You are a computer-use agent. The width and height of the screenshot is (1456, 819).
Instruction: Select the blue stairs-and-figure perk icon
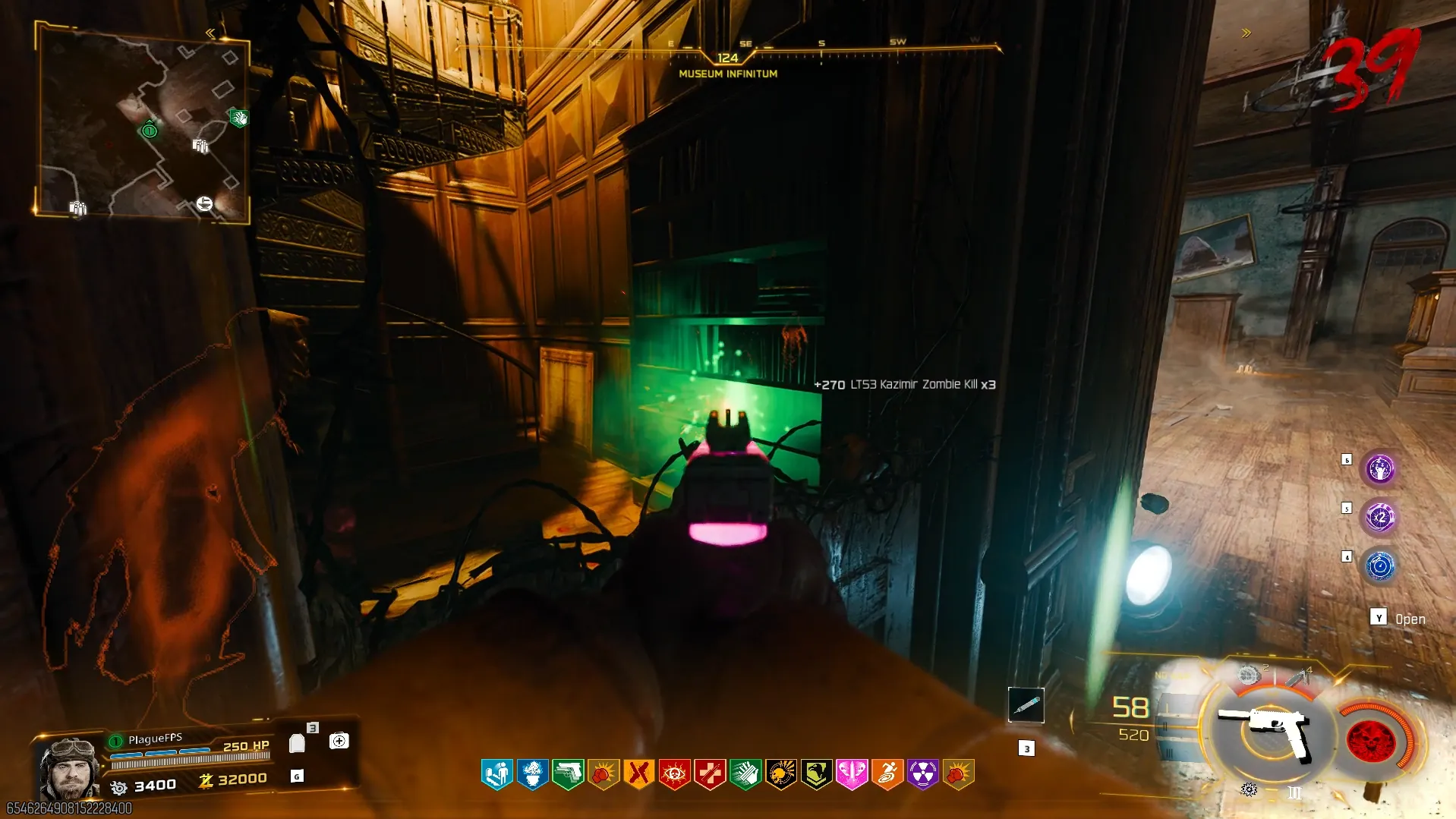[497, 775]
